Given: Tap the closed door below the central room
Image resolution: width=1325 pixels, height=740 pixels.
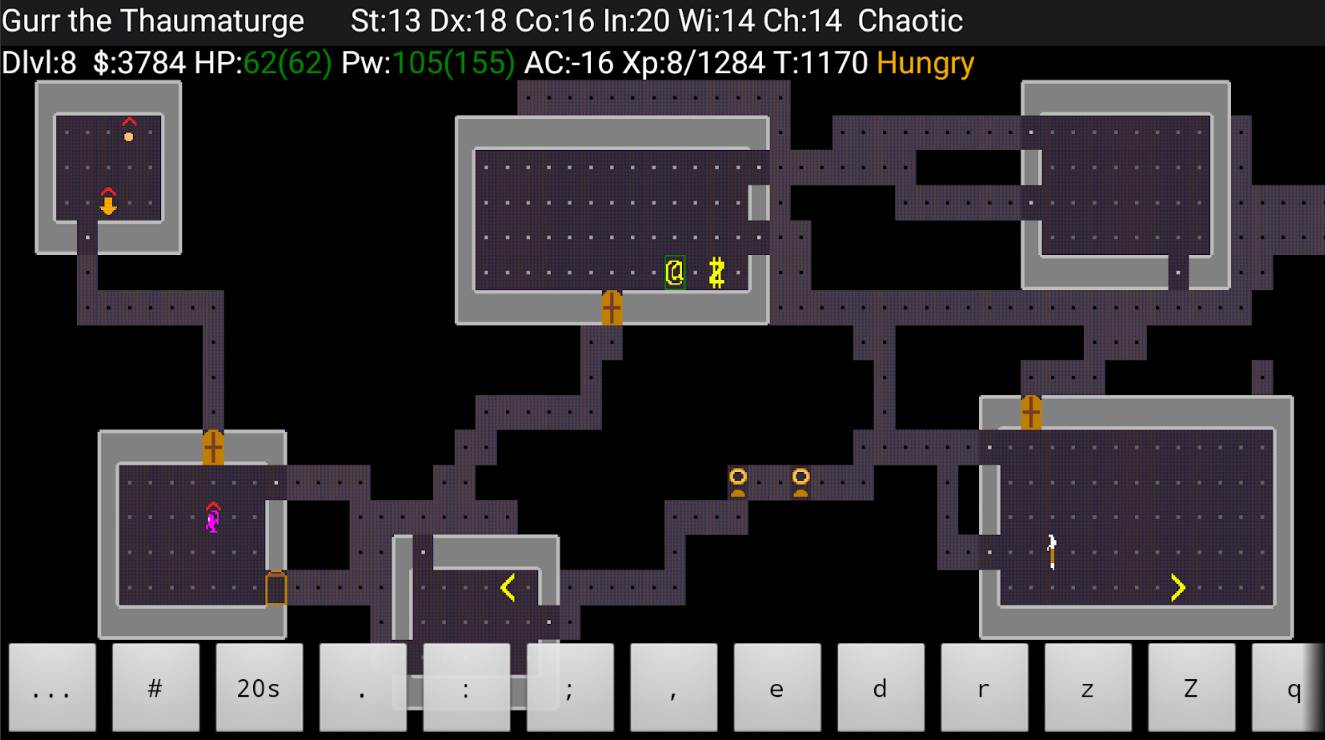Looking at the screenshot, I should [612, 307].
